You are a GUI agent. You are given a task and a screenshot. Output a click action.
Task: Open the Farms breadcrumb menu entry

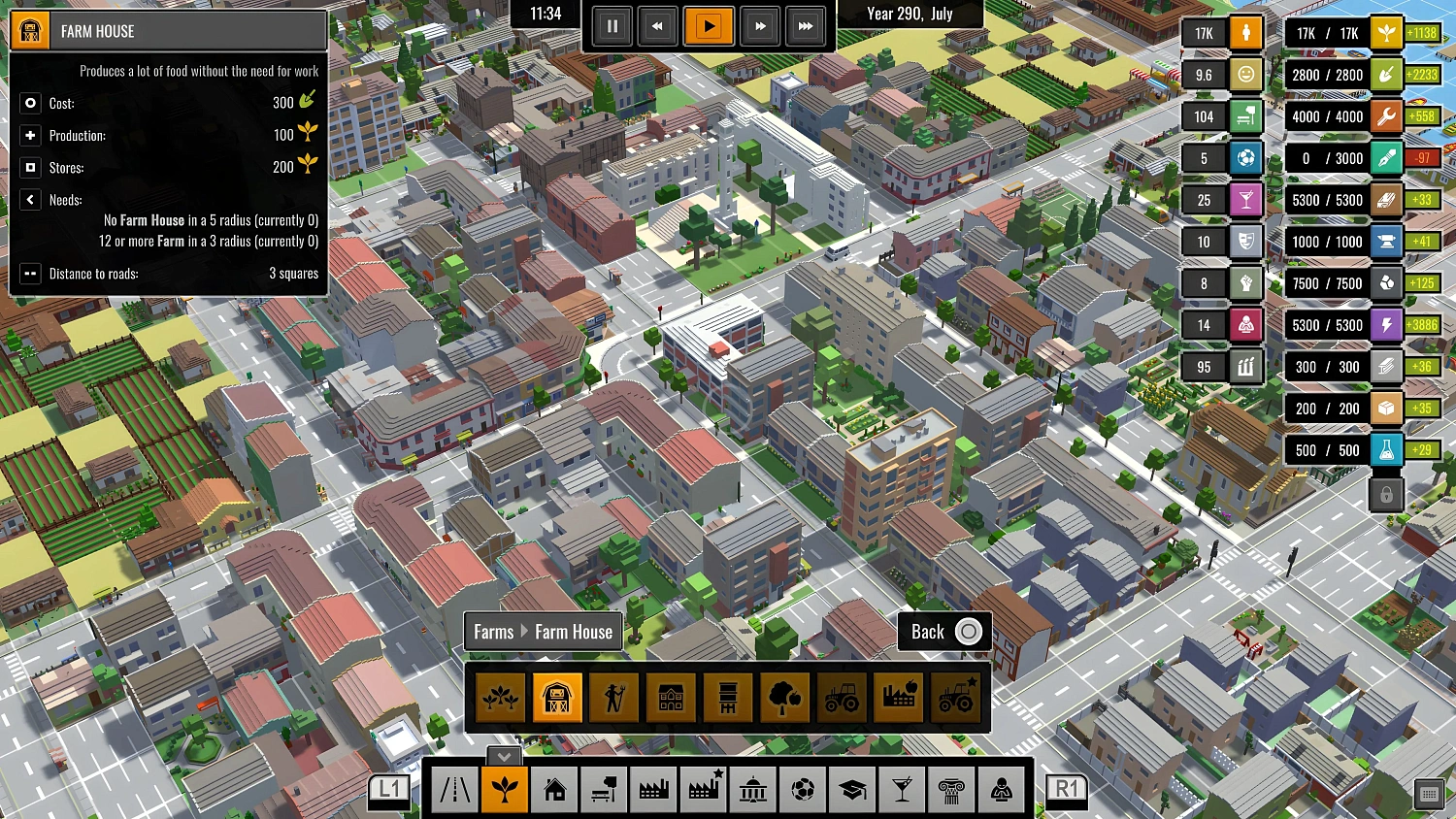pos(494,632)
